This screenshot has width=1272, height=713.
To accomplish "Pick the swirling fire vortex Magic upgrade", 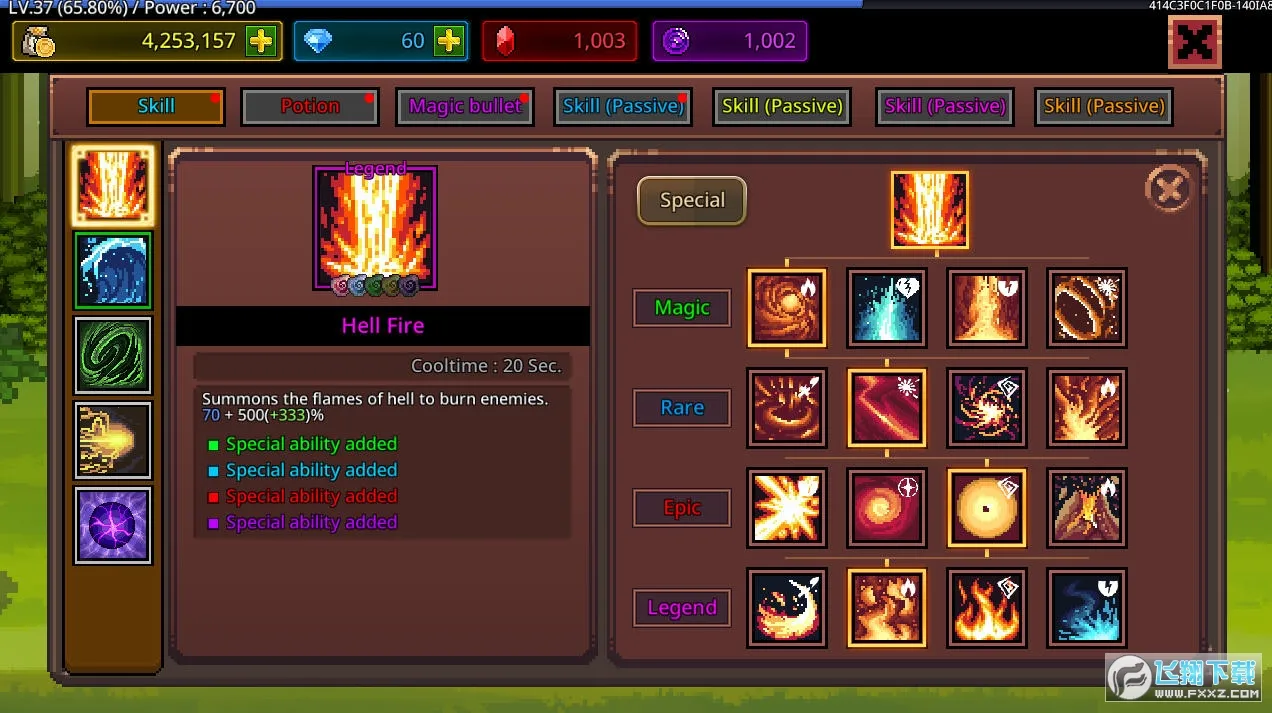I will (787, 308).
